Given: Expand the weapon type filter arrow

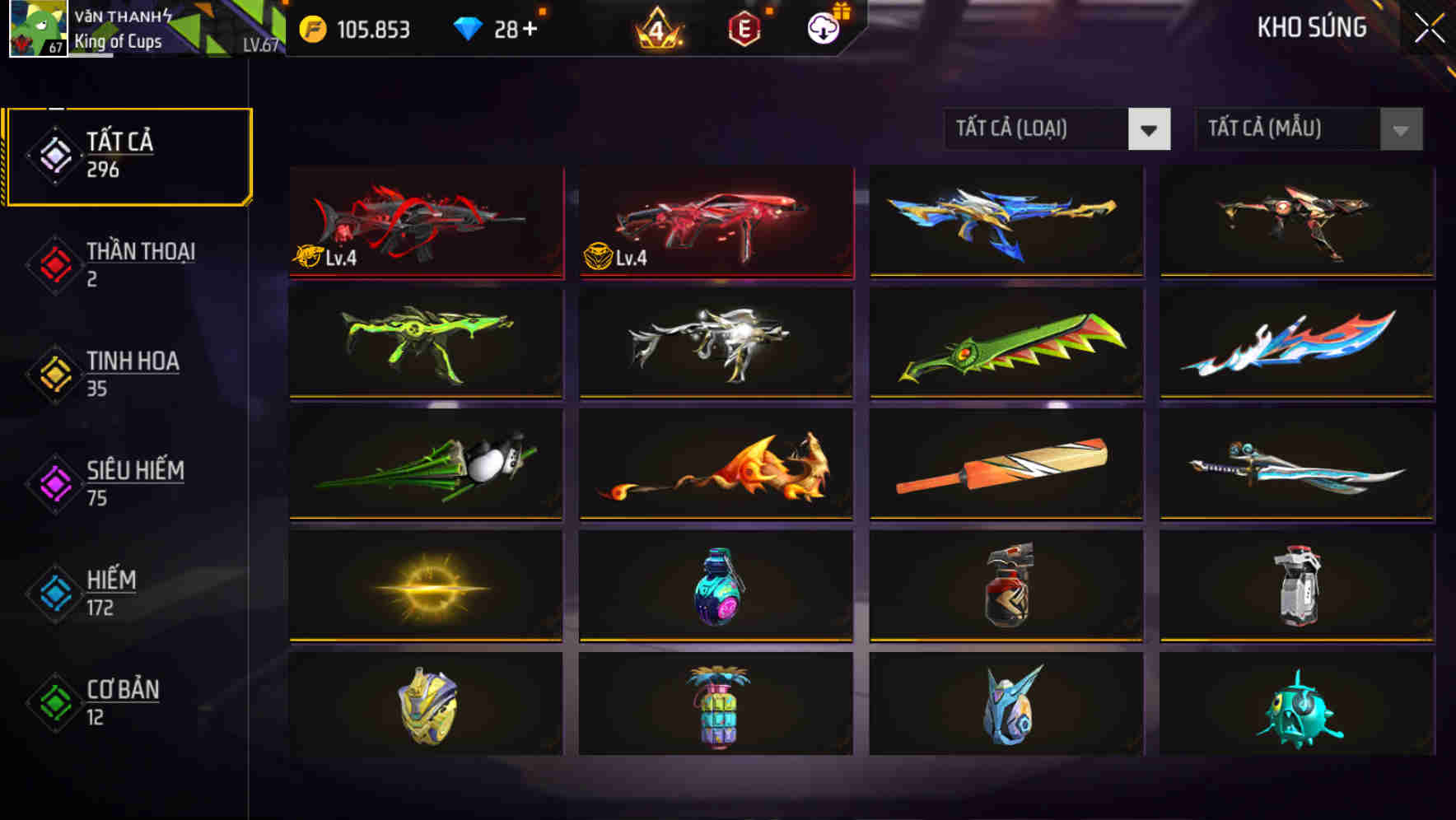Looking at the screenshot, I should pos(1150,130).
